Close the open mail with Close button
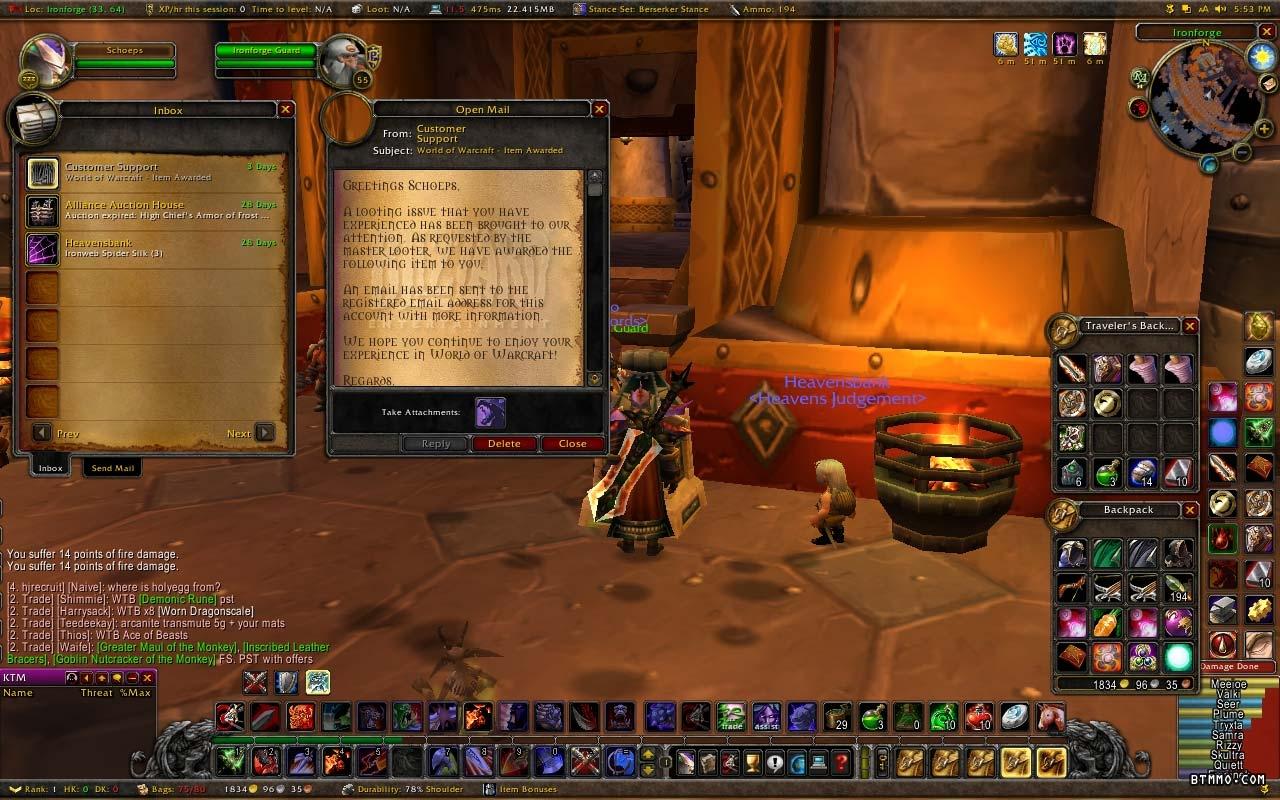 point(573,444)
